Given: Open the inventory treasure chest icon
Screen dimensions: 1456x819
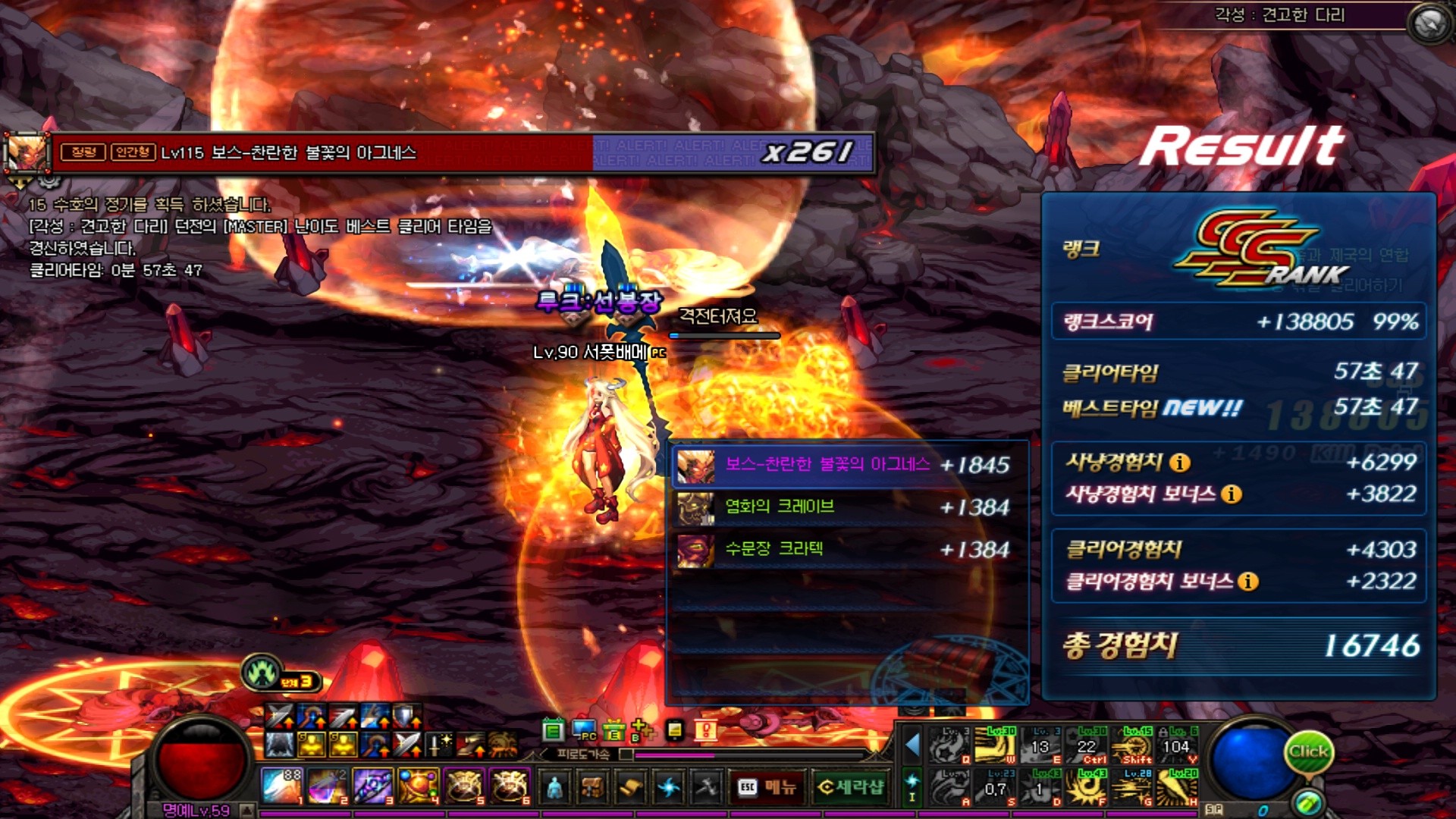Looking at the screenshot, I should point(592,788).
